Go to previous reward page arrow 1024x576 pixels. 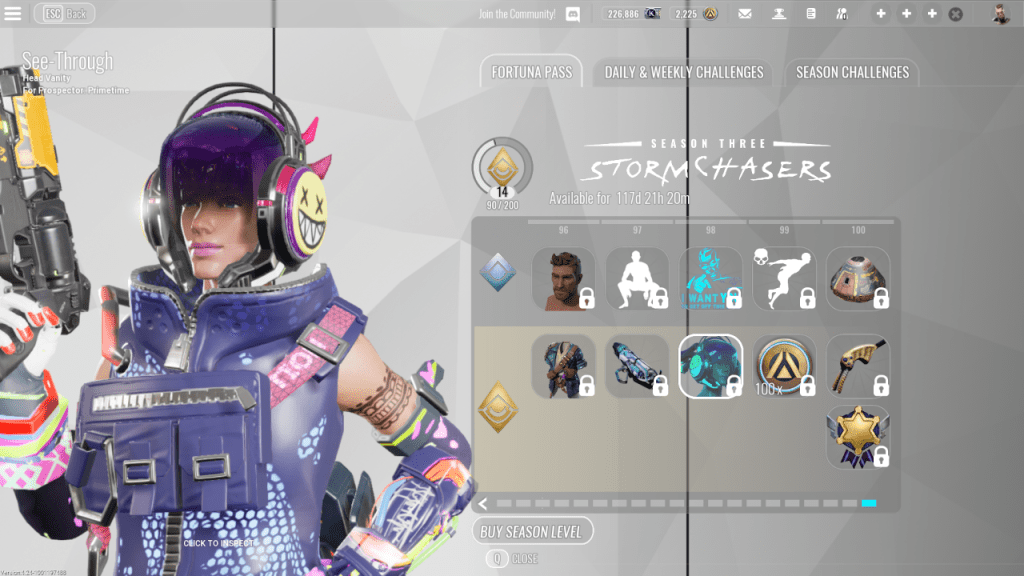[483, 504]
